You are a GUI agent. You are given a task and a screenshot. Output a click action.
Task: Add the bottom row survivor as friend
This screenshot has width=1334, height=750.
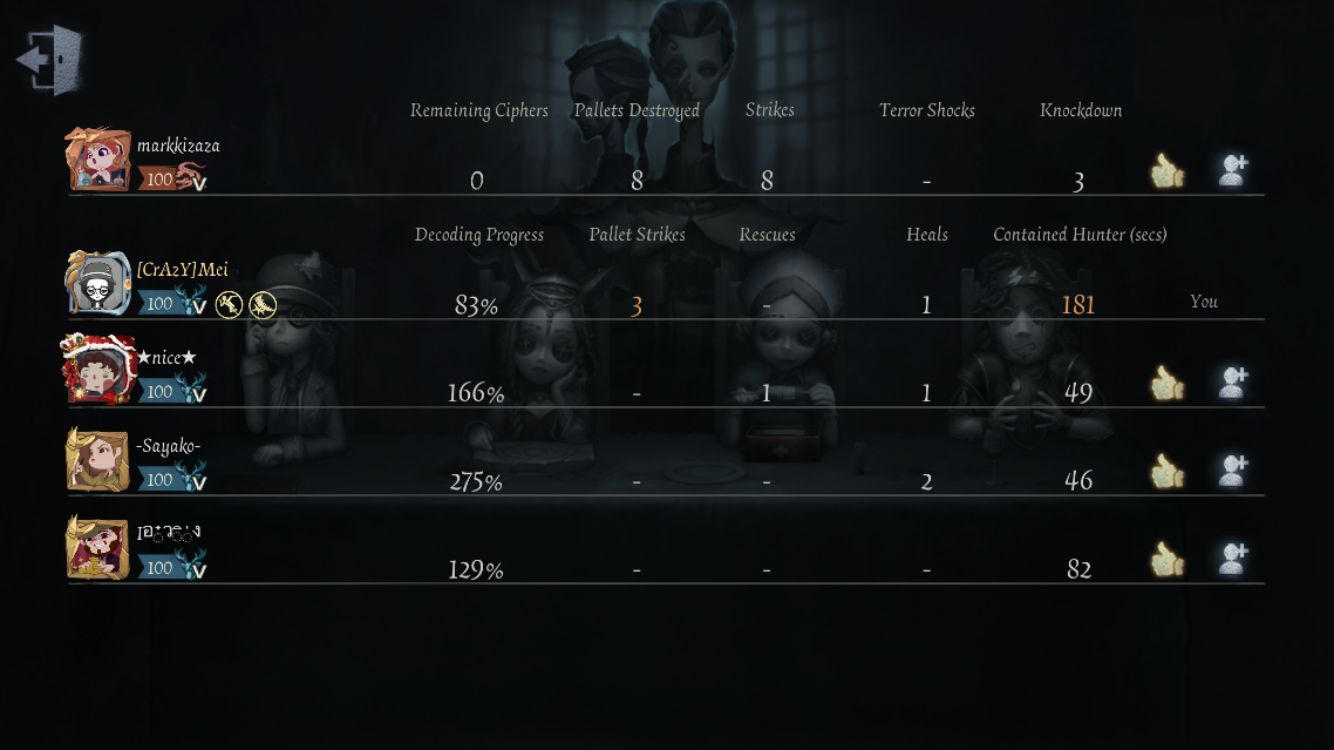point(1232,559)
